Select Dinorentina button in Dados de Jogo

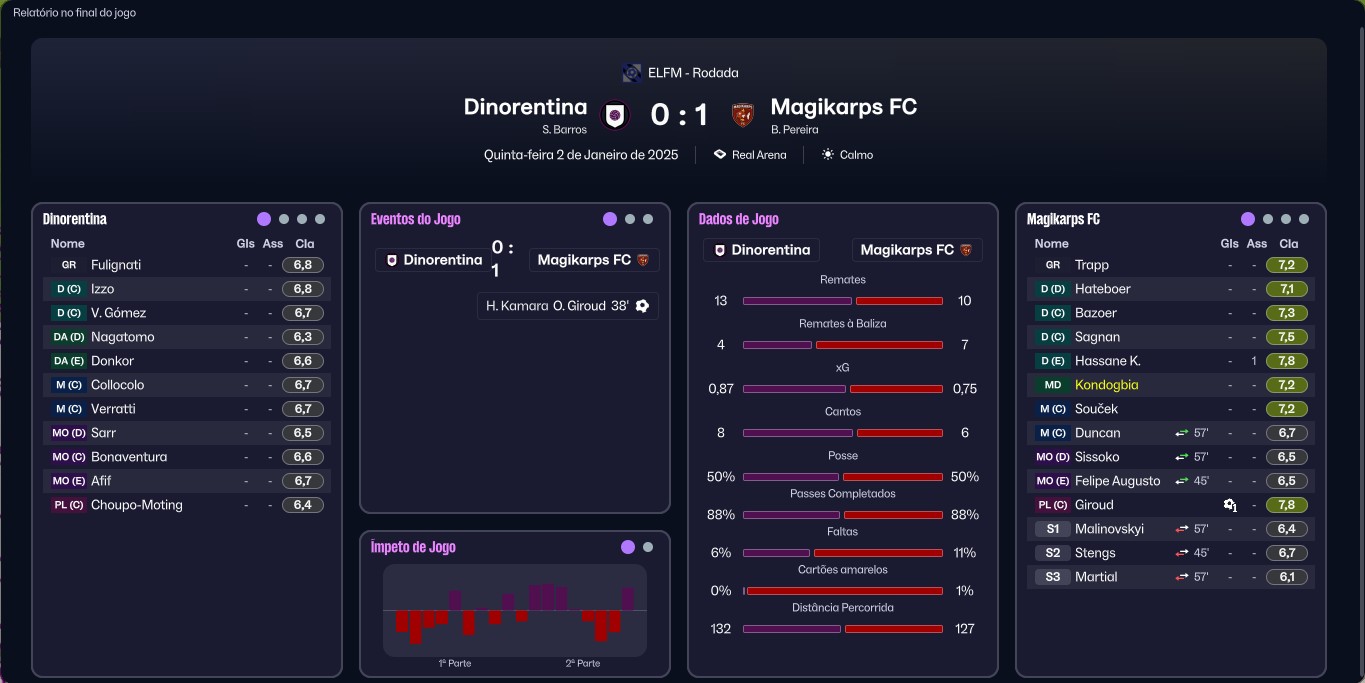(761, 250)
